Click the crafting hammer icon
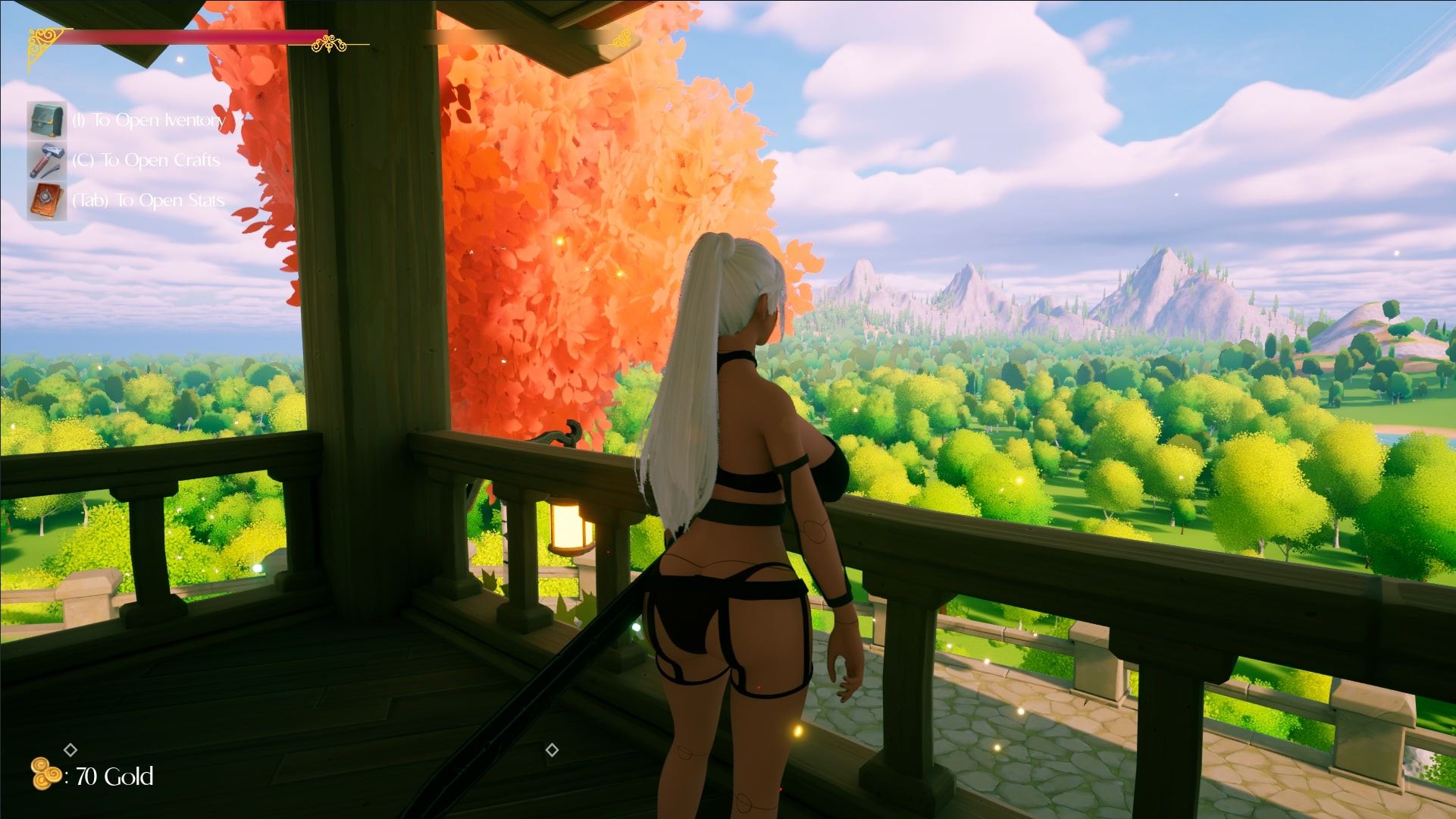 click(47, 160)
